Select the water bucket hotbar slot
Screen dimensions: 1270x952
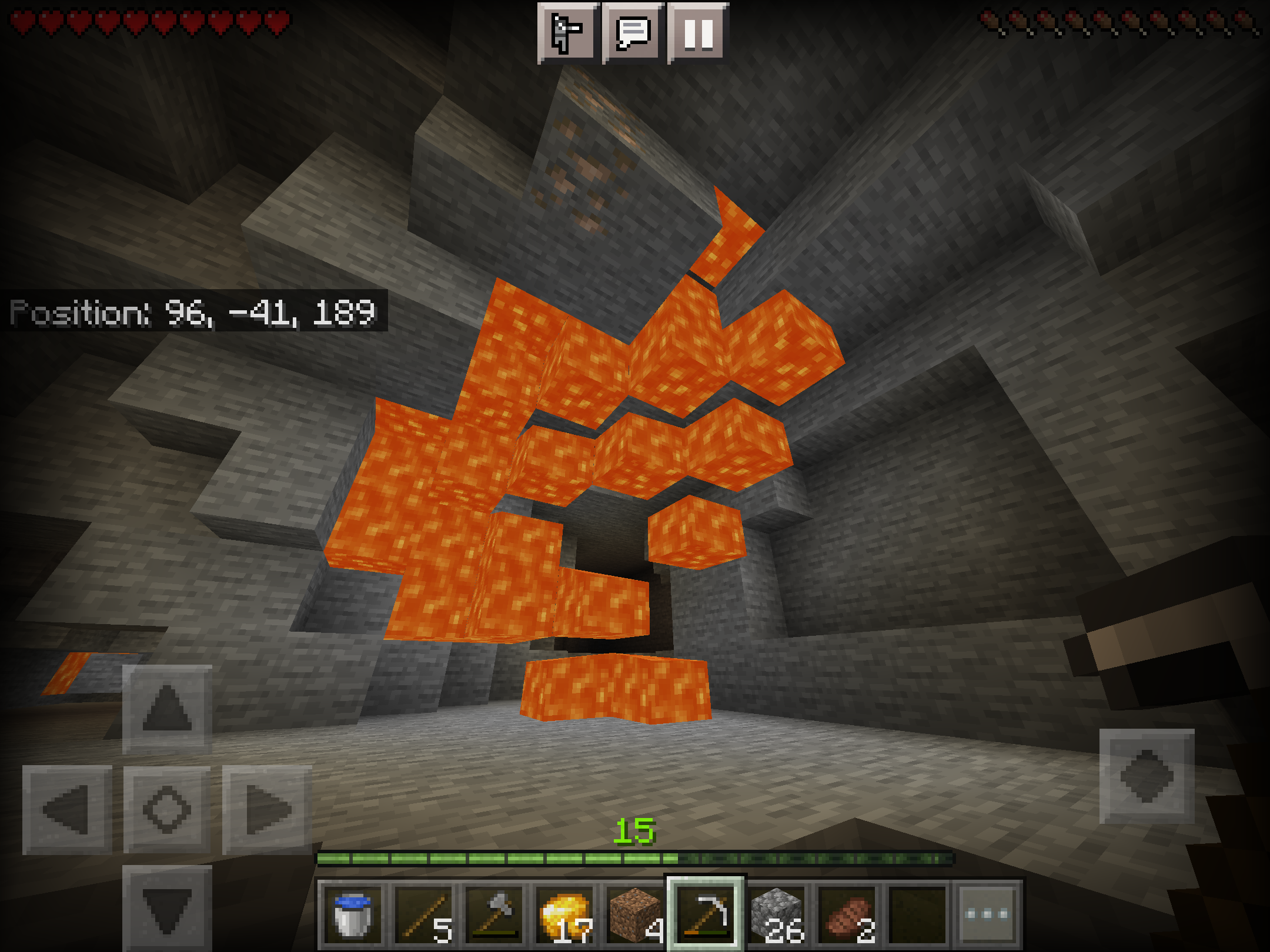[352, 914]
